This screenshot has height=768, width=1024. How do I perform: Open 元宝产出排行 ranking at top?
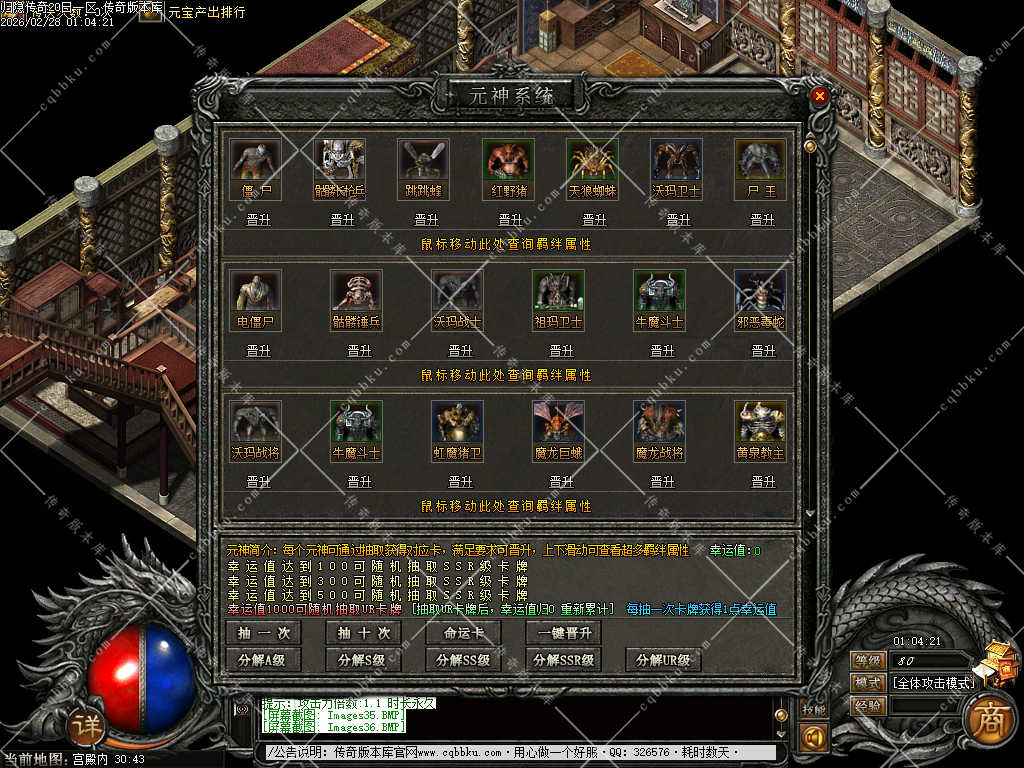click(x=208, y=13)
